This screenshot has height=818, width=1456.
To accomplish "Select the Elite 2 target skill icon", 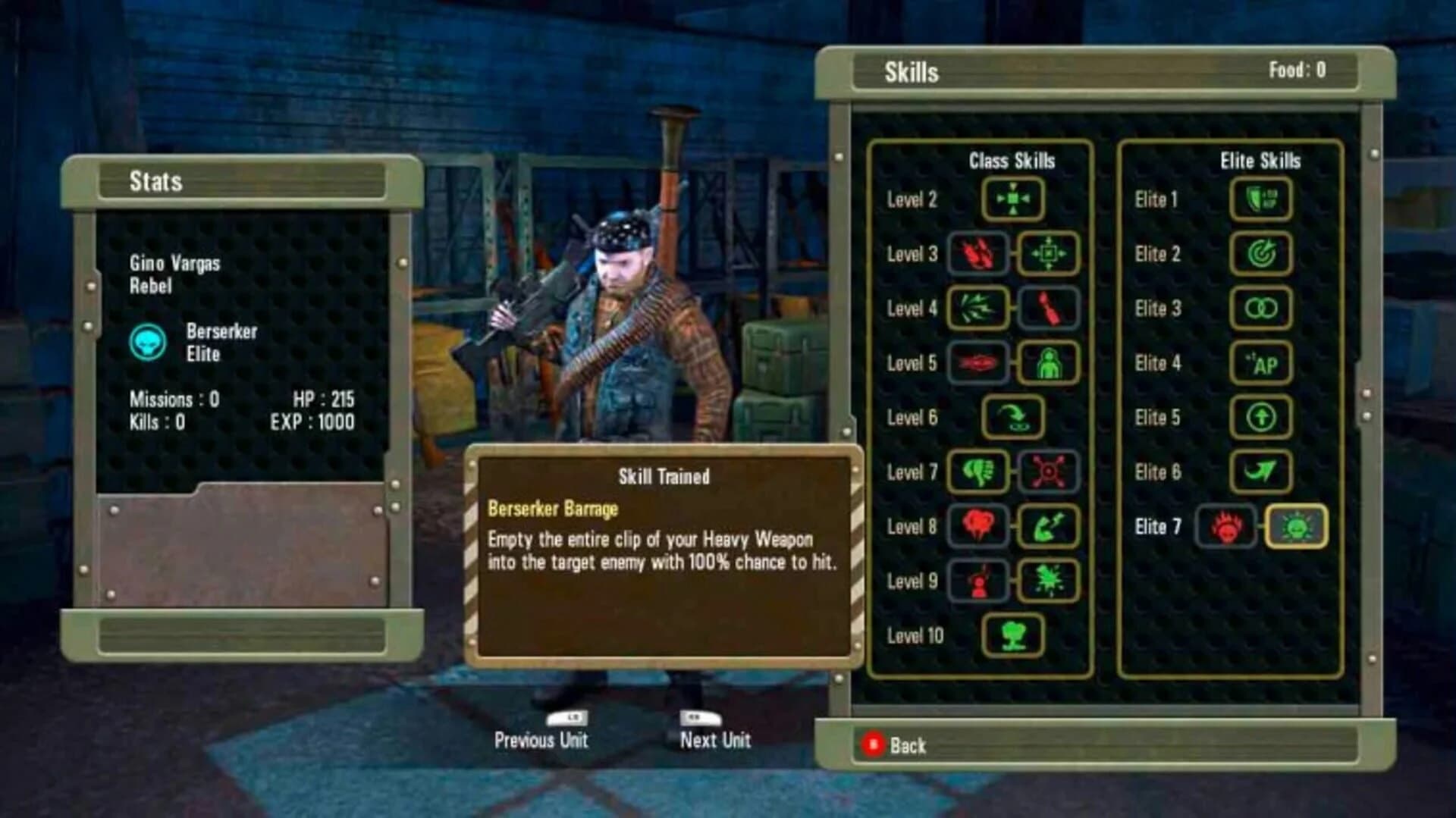I will tap(1261, 254).
